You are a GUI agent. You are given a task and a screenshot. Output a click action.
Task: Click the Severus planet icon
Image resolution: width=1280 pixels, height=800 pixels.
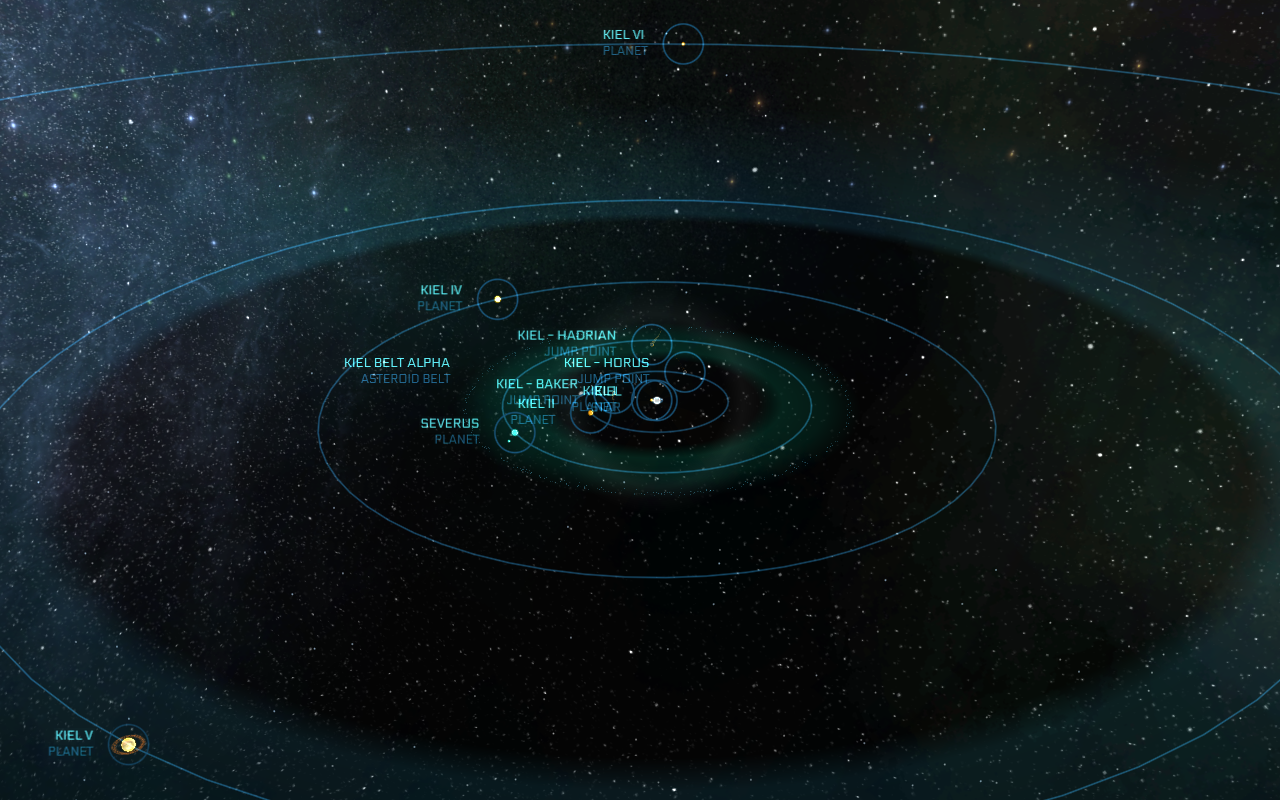[514, 432]
